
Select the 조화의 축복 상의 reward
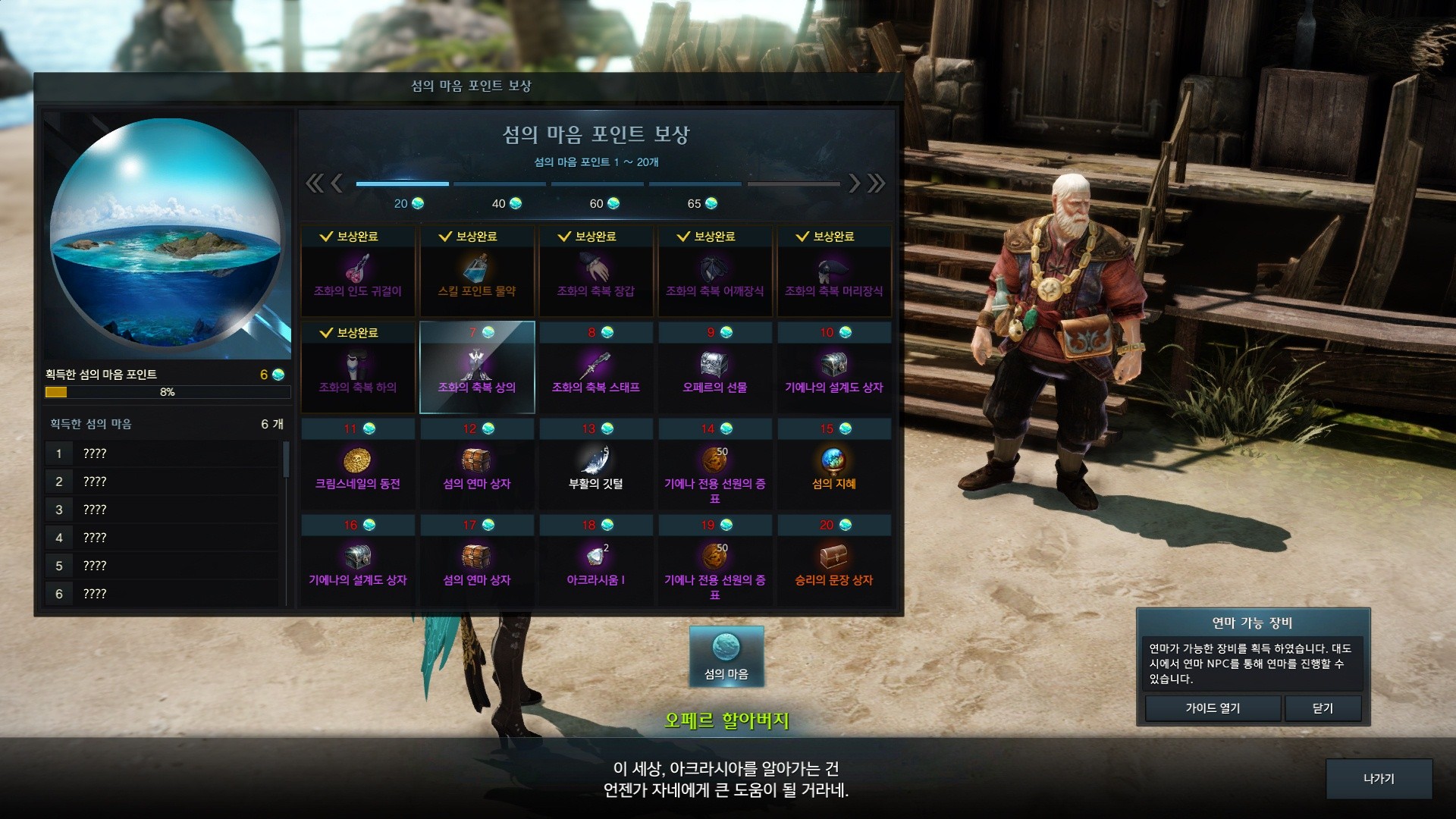477,368
